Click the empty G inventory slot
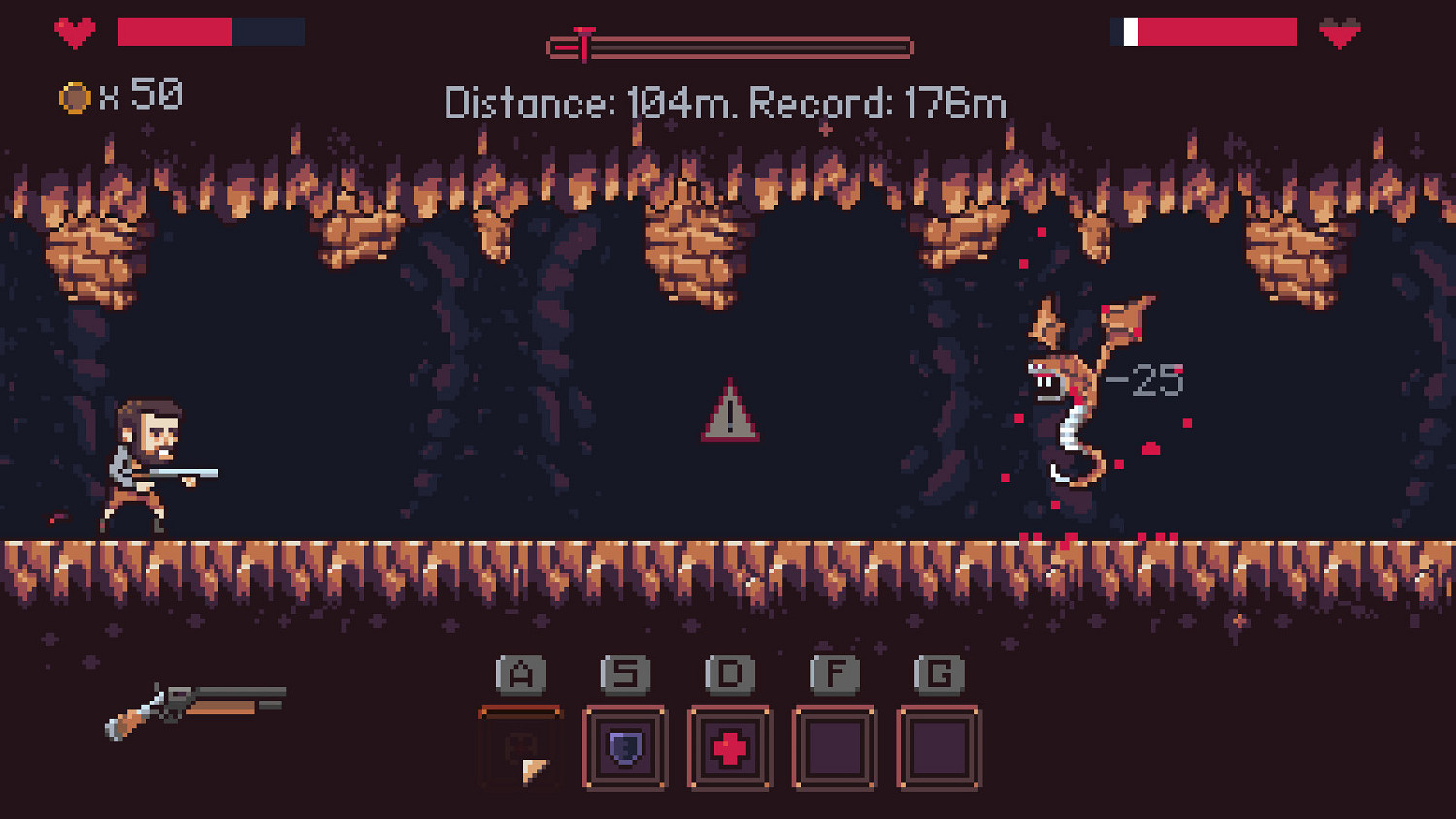The height and width of the screenshot is (819, 1456). (x=937, y=747)
